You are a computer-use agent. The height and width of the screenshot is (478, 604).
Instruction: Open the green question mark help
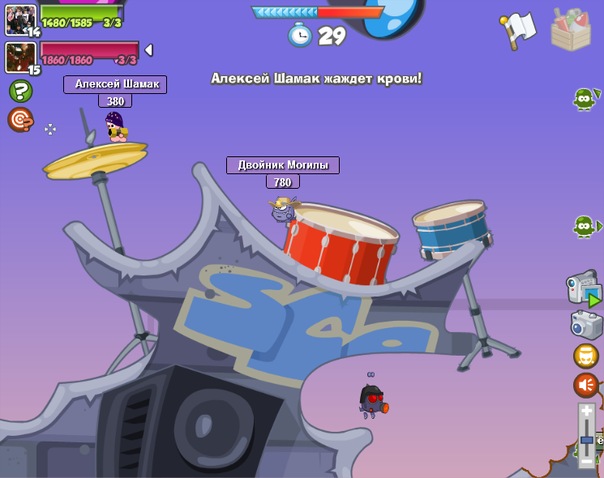20,91
